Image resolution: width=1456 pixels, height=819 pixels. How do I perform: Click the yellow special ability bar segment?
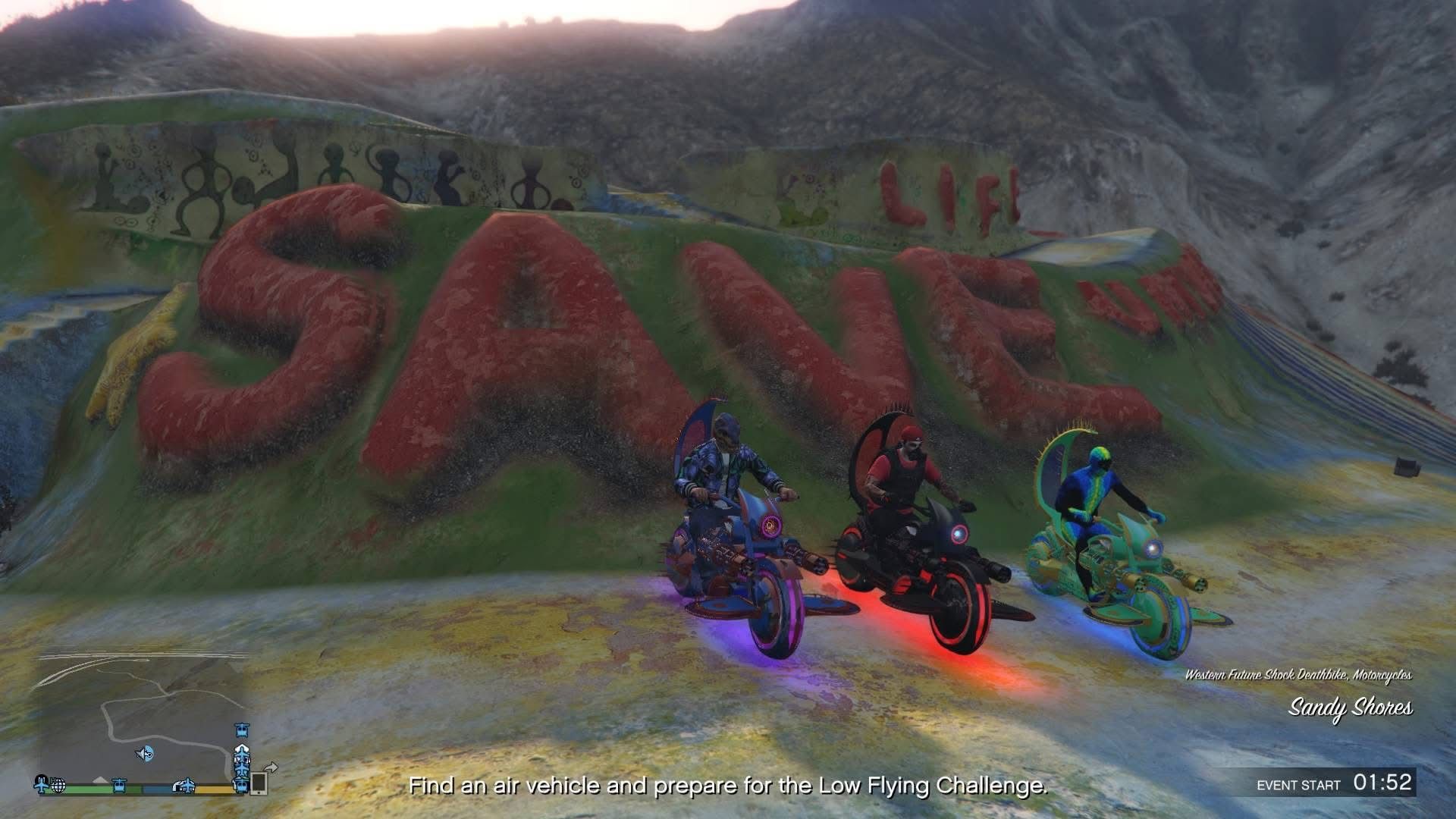pyautogui.click(x=212, y=789)
